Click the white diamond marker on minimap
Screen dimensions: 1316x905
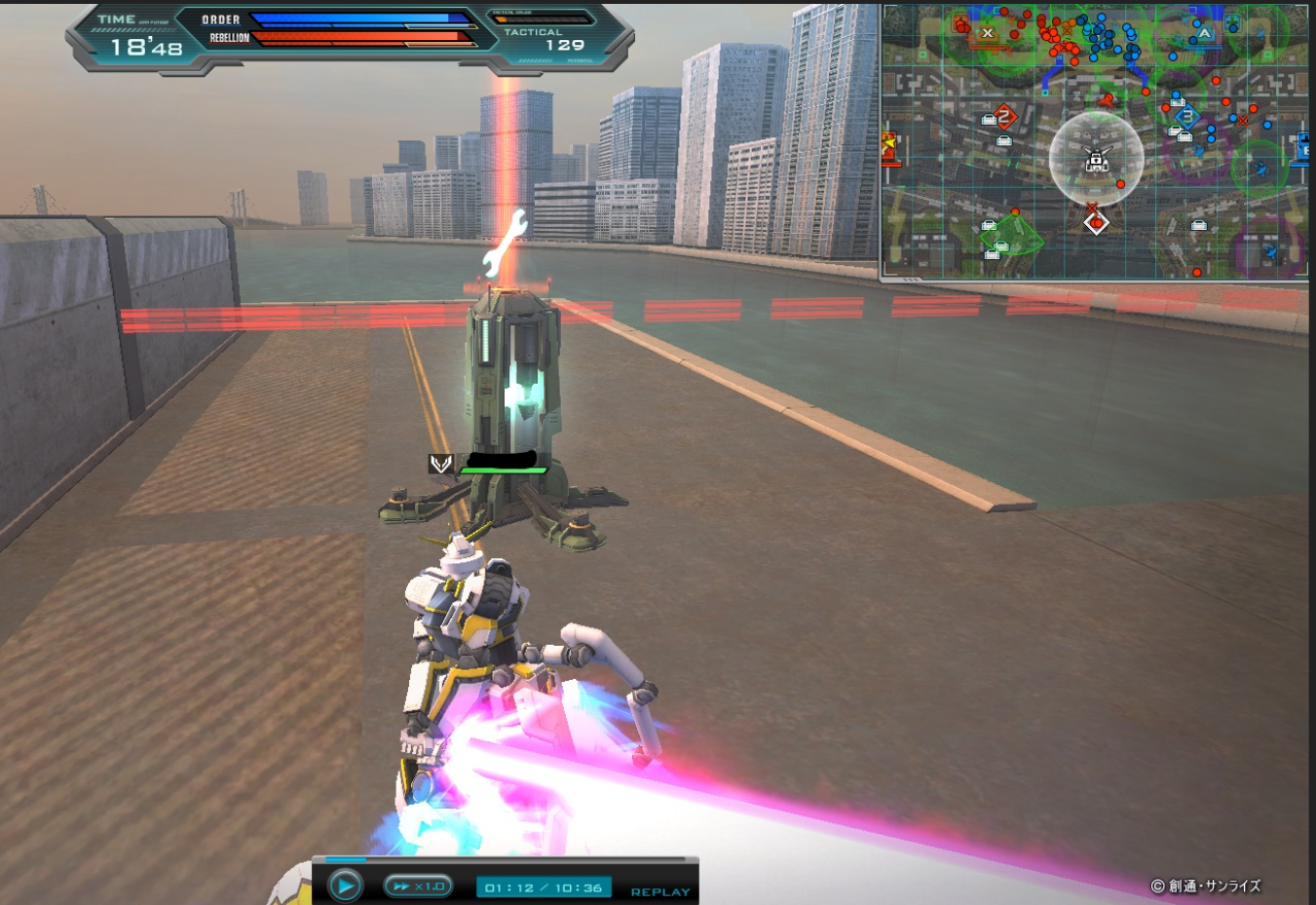tap(1097, 224)
